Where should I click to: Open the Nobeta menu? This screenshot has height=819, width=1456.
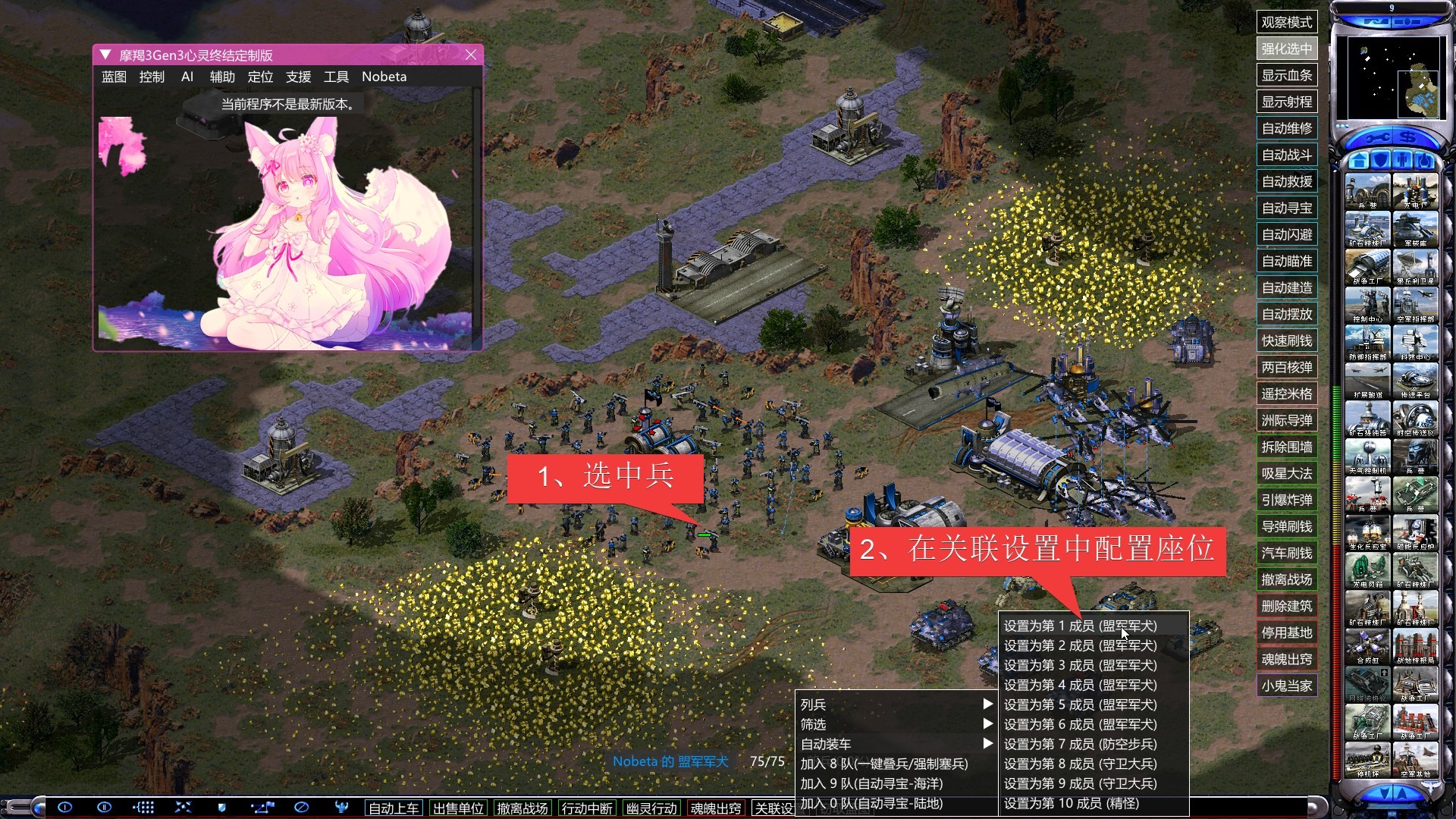click(384, 77)
